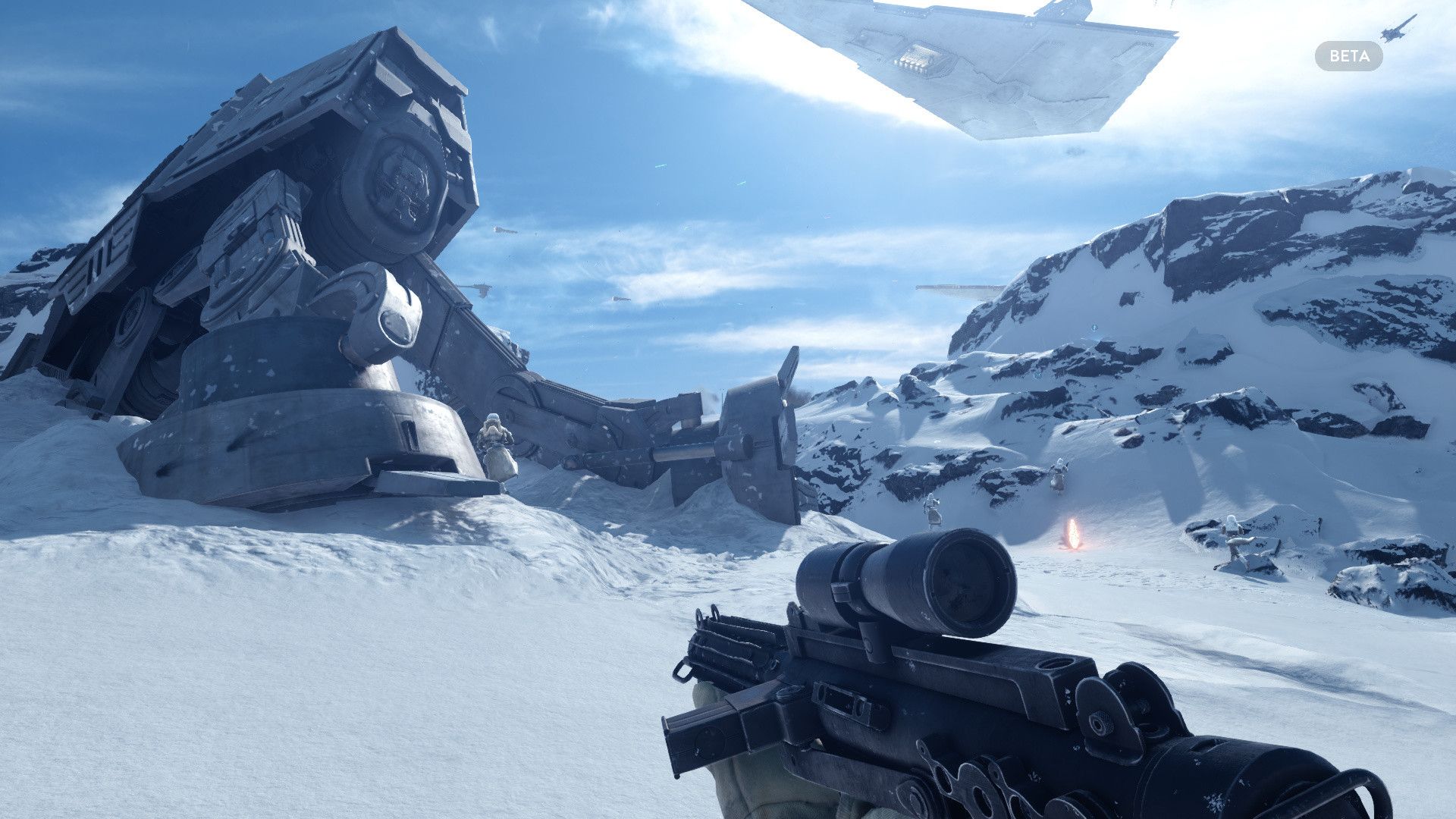Click the BETA badge

coord(1348,56)
